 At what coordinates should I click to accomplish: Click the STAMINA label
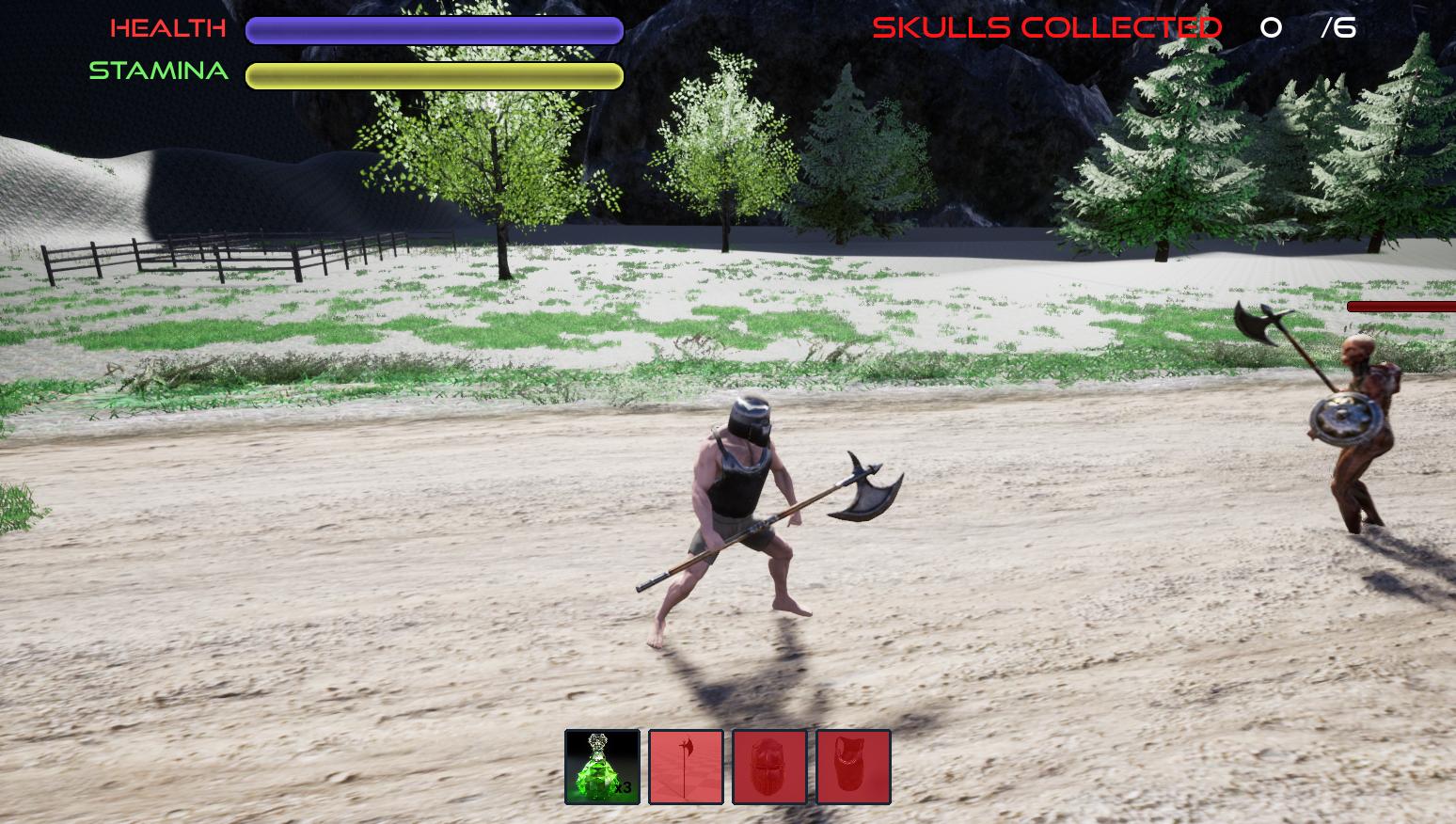[158, 71]
